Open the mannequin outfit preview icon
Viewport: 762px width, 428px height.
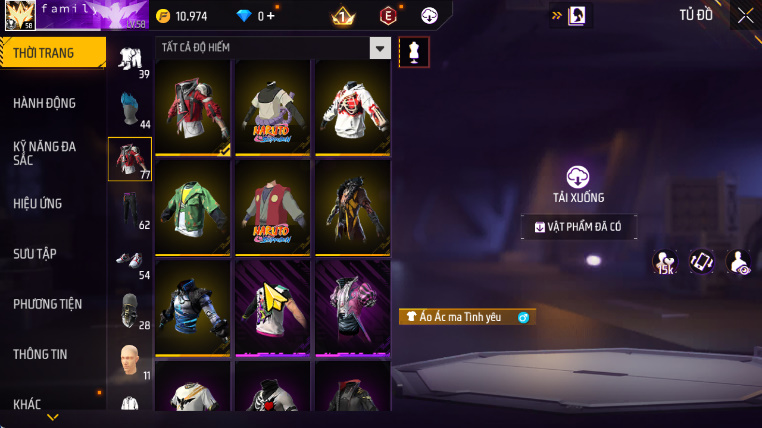pos(413,53)
